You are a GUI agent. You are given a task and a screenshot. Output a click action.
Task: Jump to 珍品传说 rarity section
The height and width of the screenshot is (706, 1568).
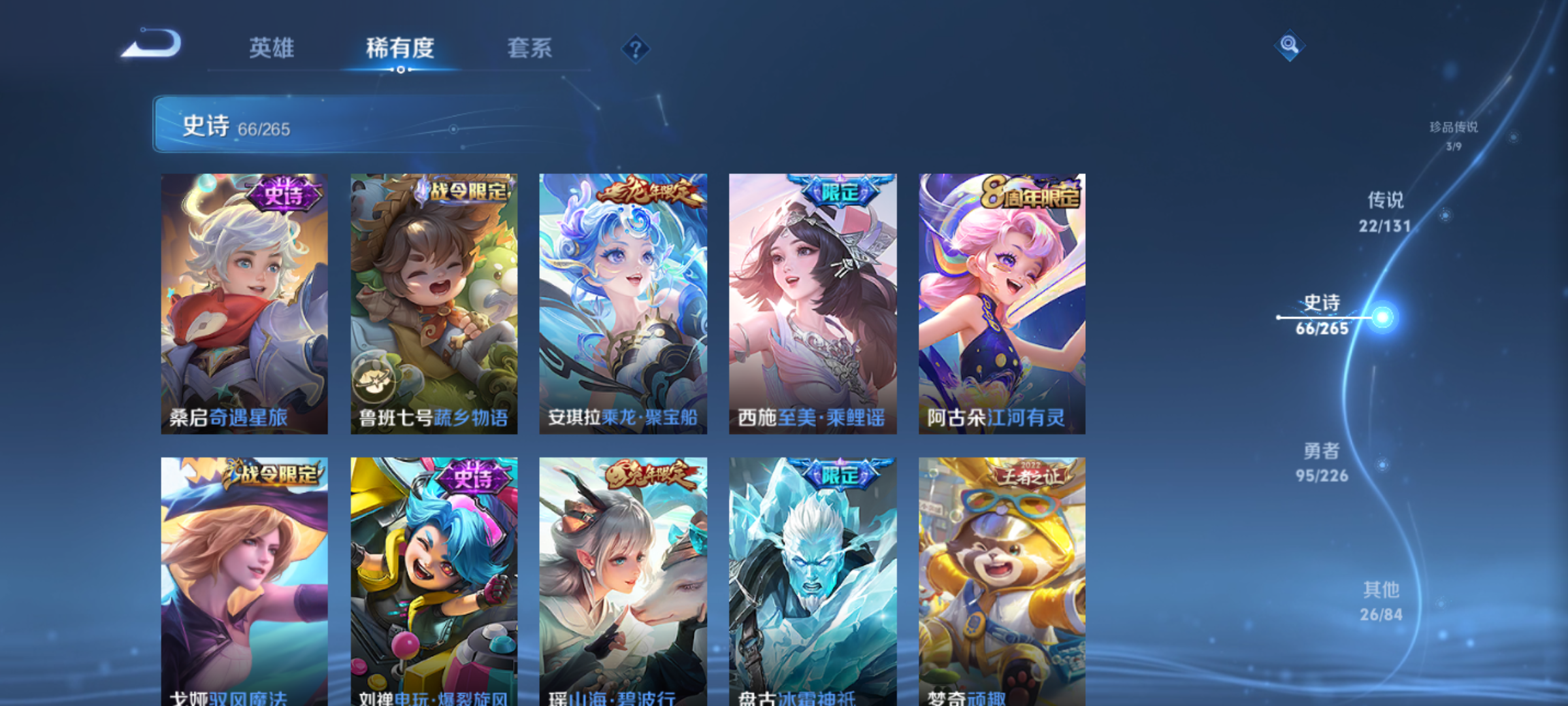pyautogui.click(x=1453, y=135)
